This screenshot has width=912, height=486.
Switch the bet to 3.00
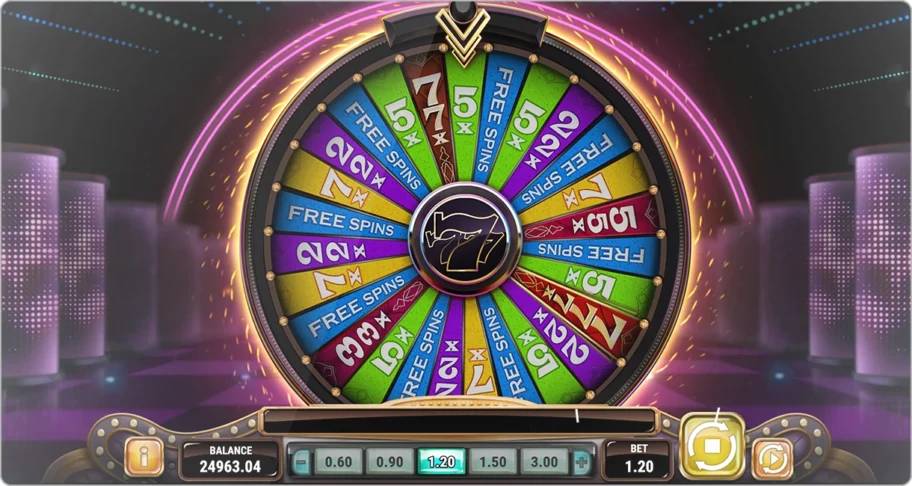point(543,461)
